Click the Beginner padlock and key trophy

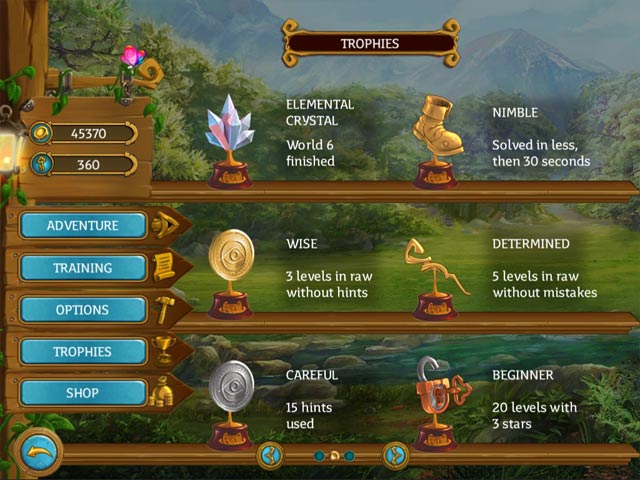tap(436, 400)
